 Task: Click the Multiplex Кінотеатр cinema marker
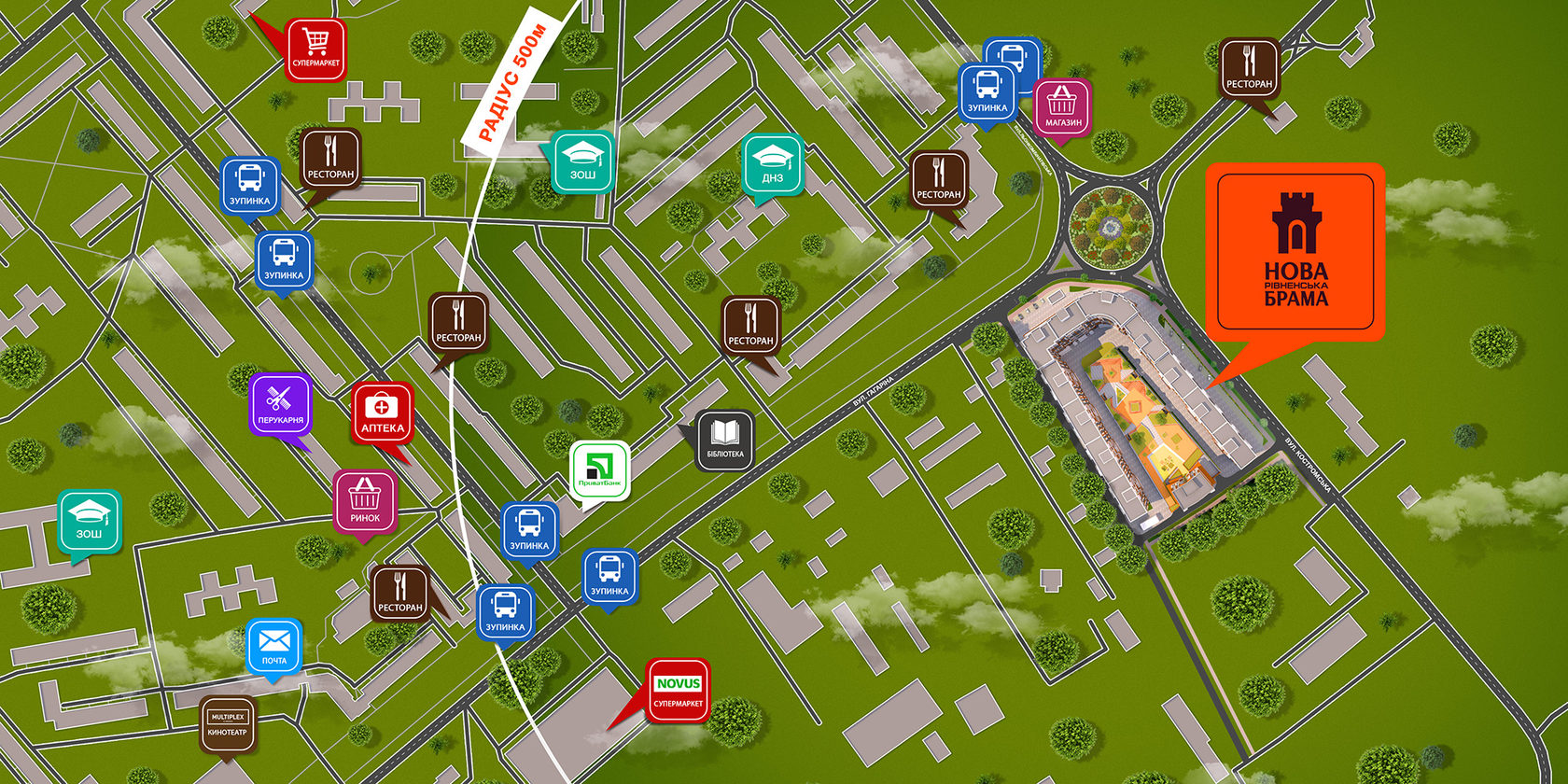click(228, 724)
